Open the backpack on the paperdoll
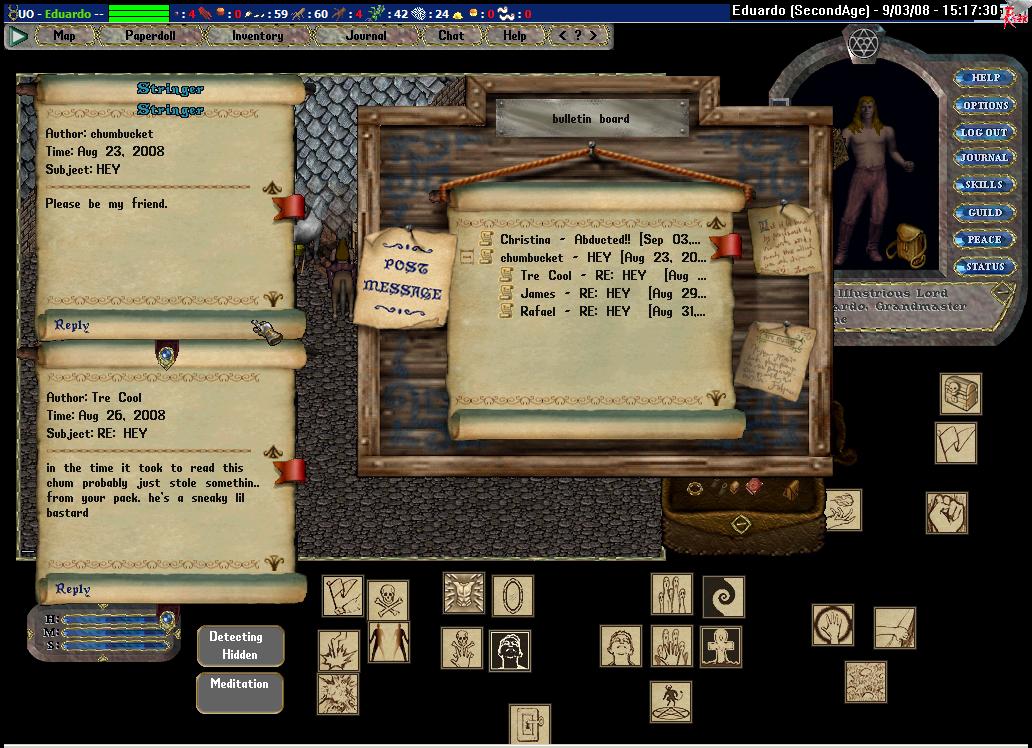This screenshot has height=748, width=1032. pos(906,243)
